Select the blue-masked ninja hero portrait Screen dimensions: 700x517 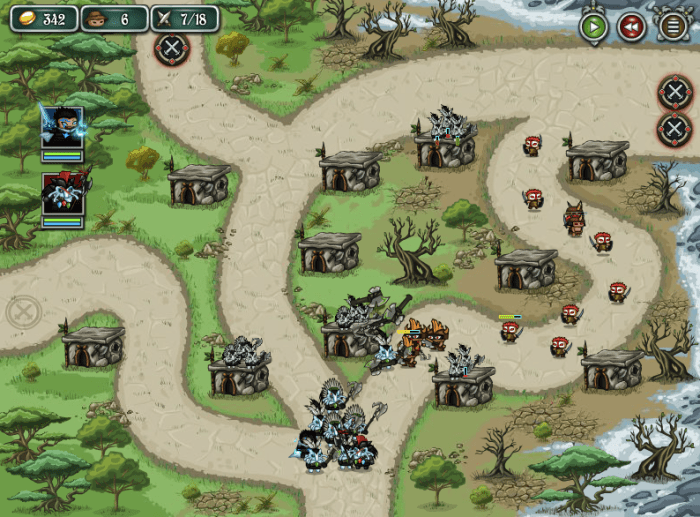(x=62, y=127)
